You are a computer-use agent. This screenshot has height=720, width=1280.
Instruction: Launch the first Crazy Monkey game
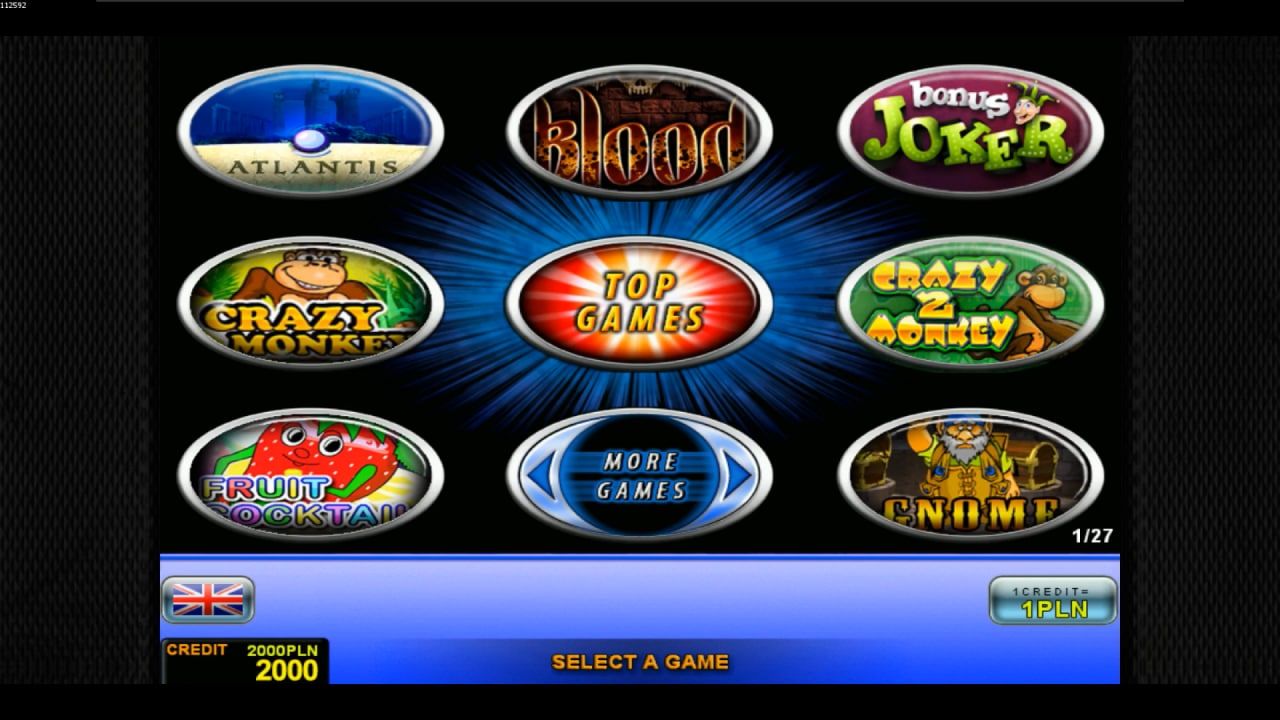pyautogui.click(x=310, y=303)
